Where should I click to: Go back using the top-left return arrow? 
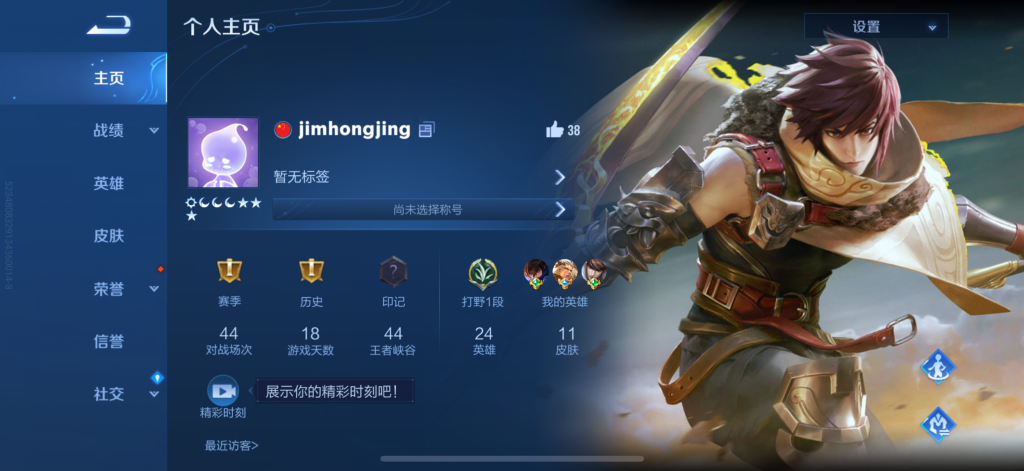[108, 26]
